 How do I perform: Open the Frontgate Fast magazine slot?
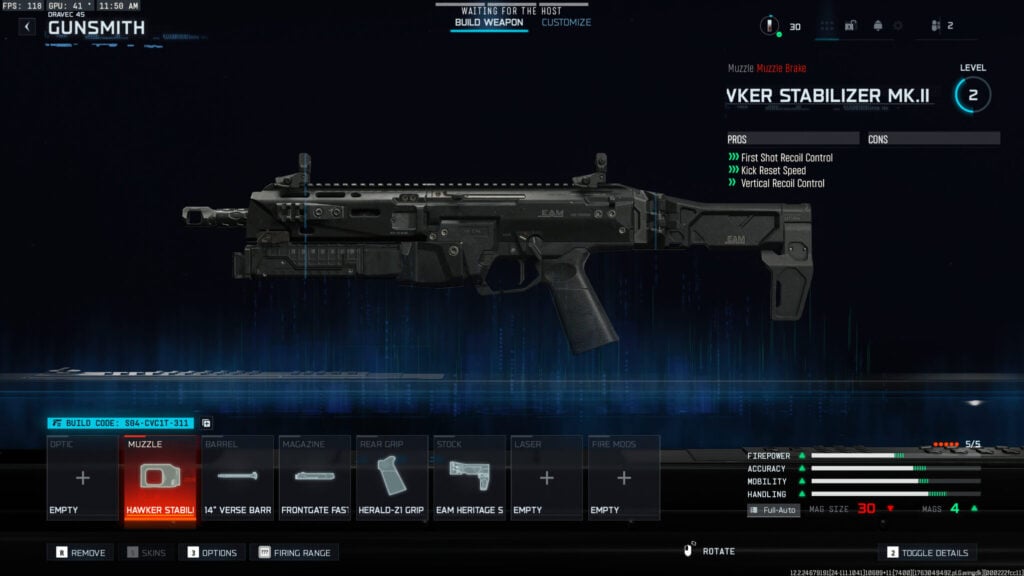[315, 478]
